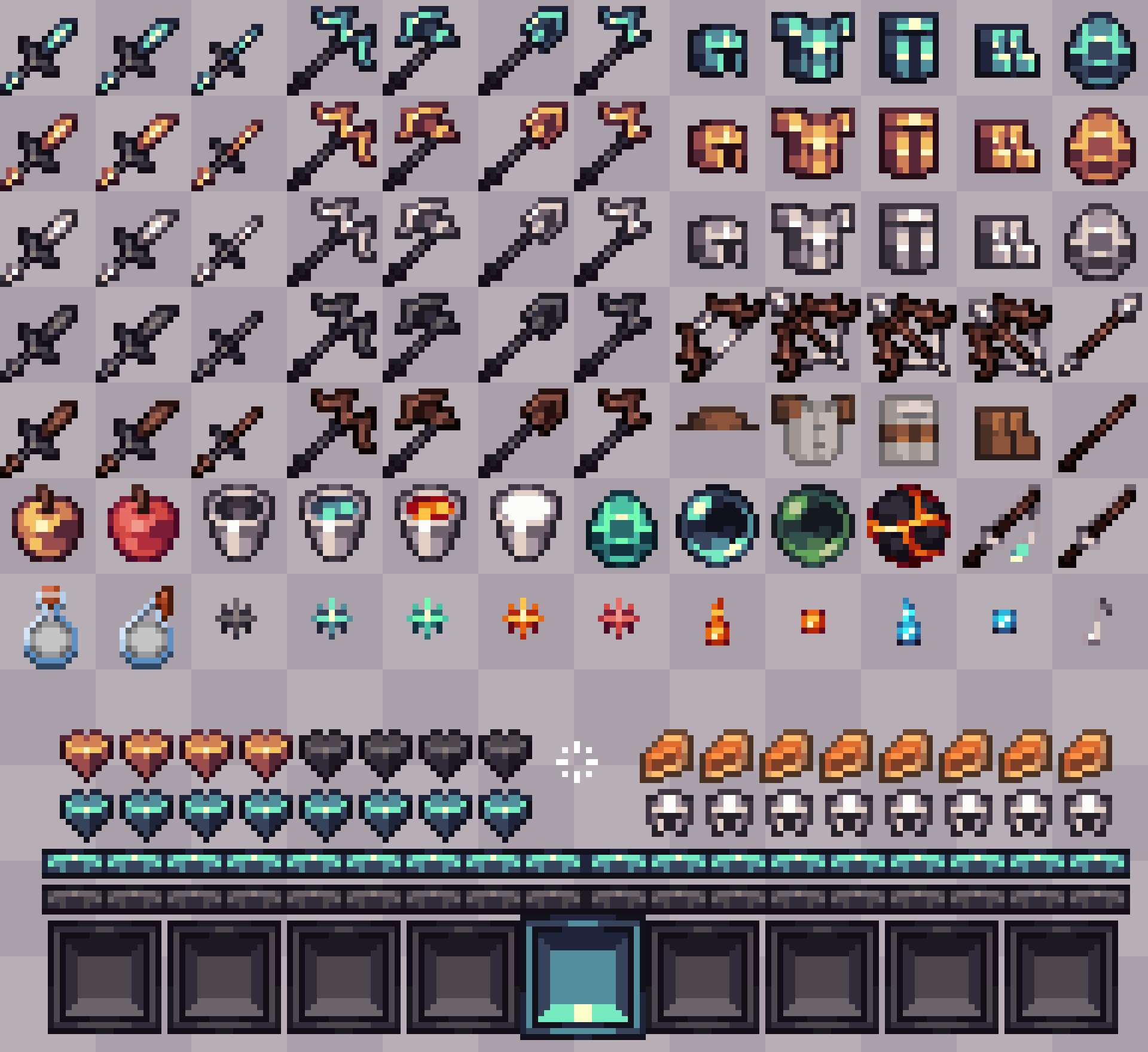Screen dimensions: 1148x1052
Task: Click the highlighted teal hotbar slot
Action: click(583, 977)
